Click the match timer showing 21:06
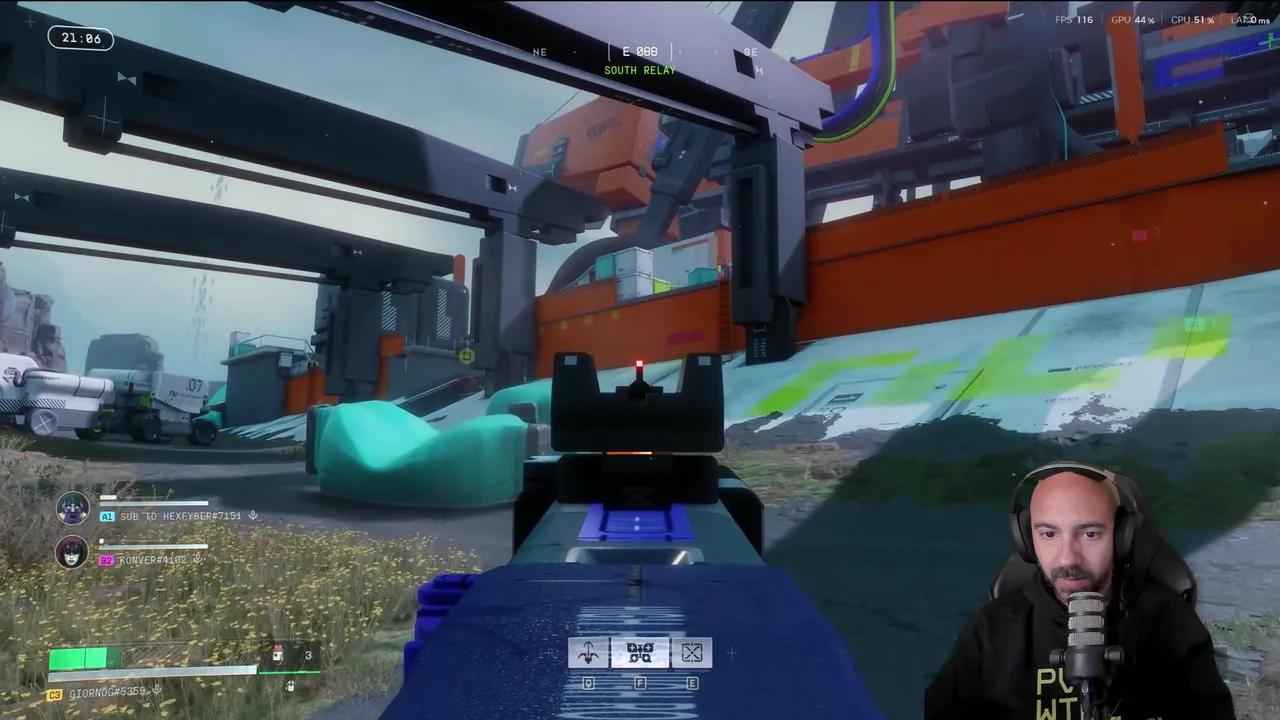The height and width of the screenshot is (720, 1280). tap(80, 39)
